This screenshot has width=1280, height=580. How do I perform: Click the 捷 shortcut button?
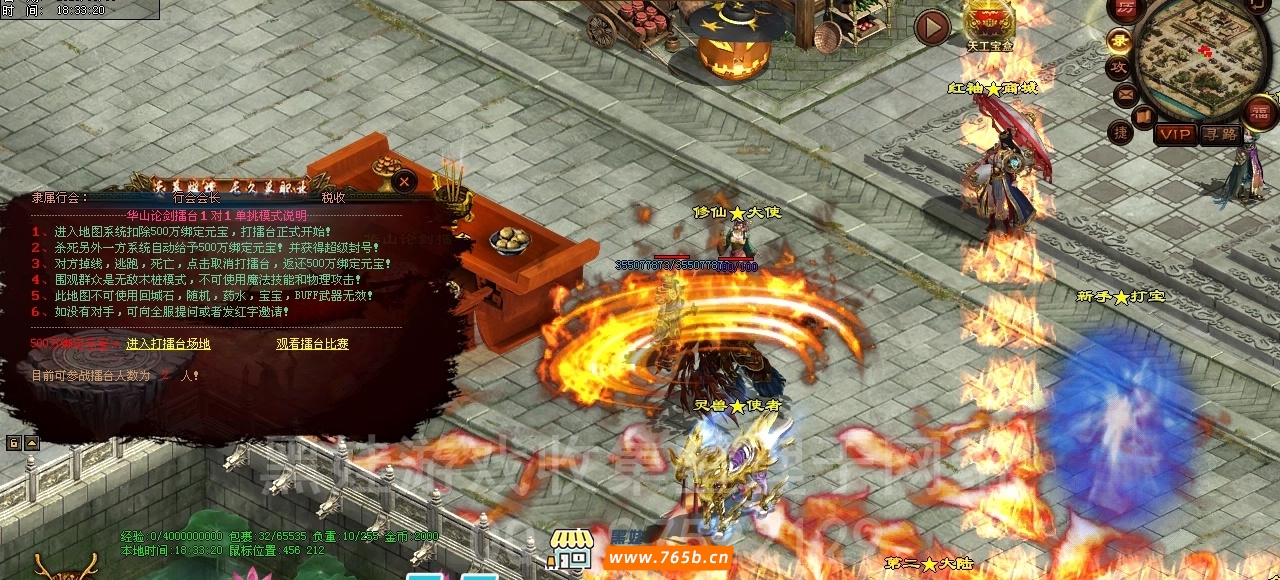[x=1121, y=132]
